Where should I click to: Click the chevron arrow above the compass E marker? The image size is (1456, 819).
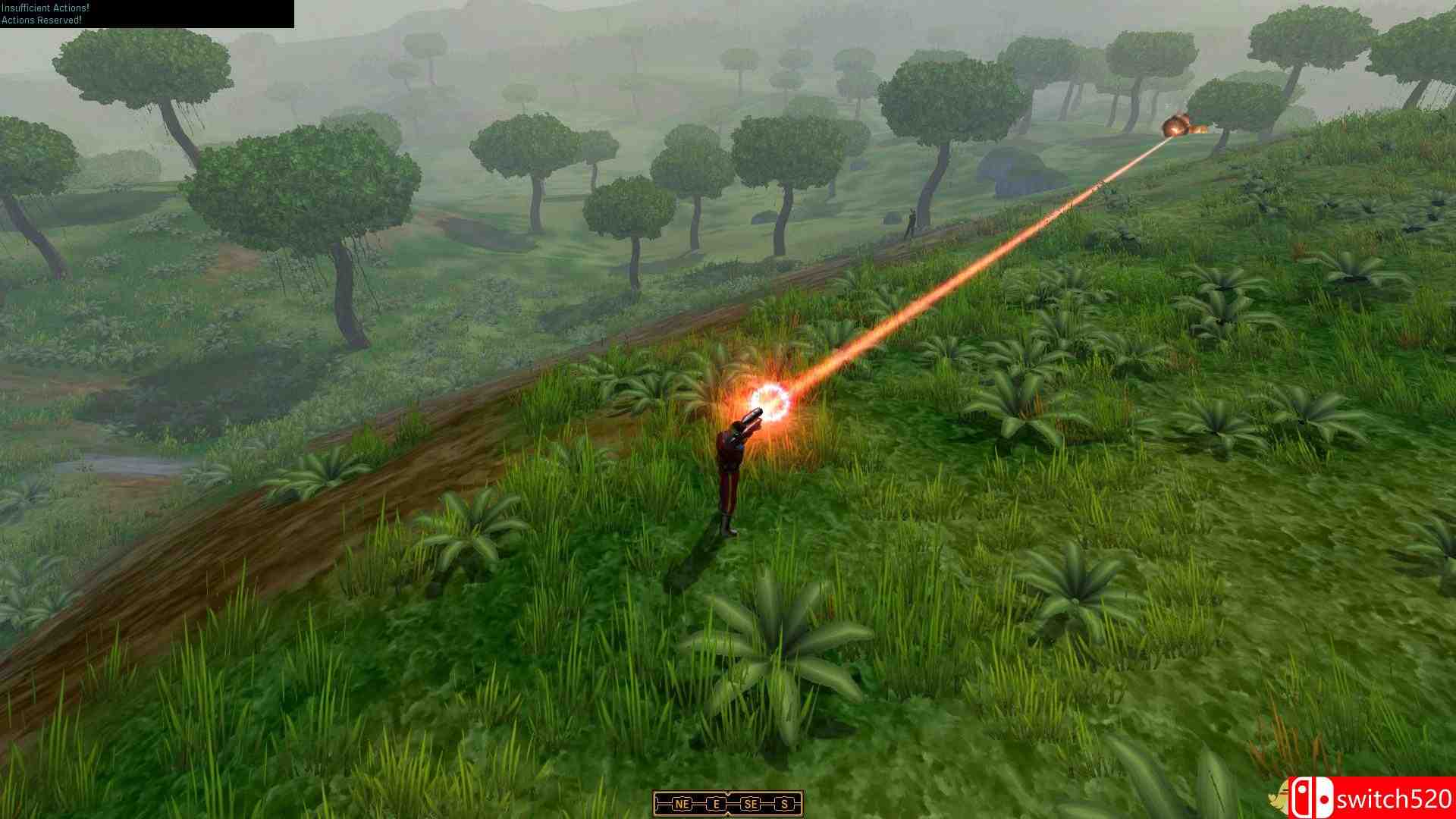coord(728,792)
